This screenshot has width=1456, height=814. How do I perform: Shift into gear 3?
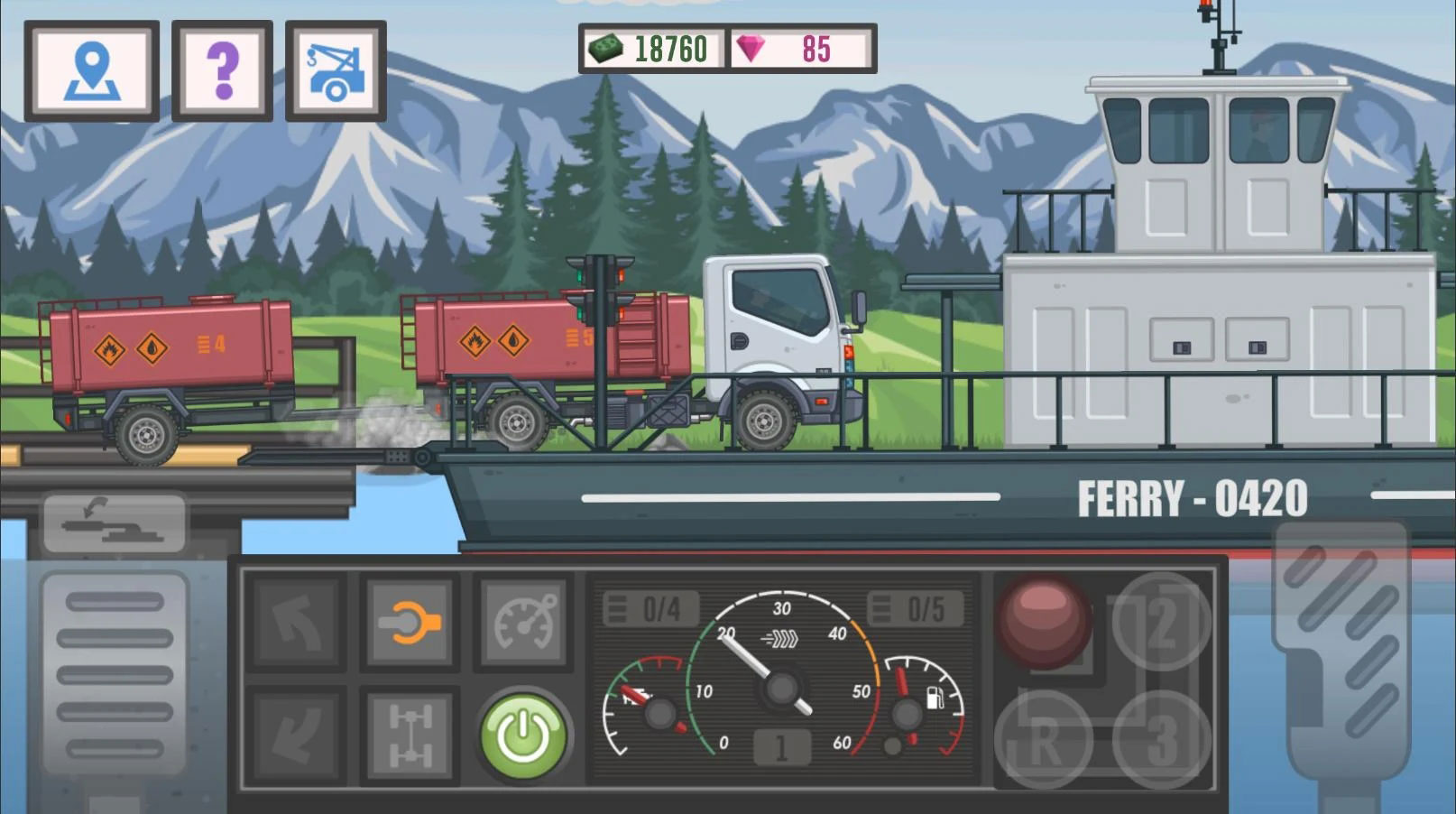[x=1161, y=741]
